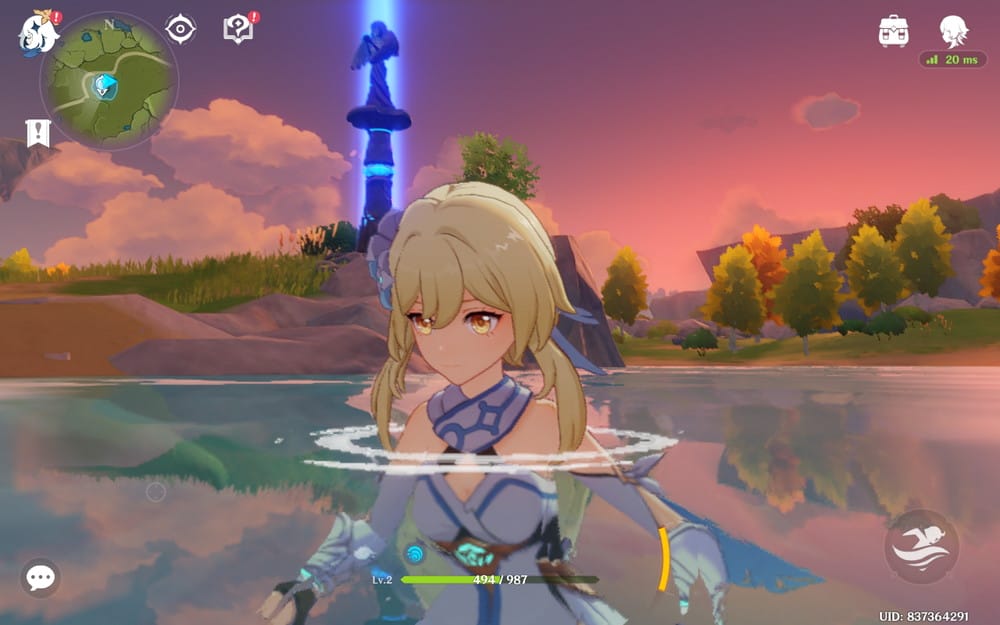Tap the swim sprint button

pyautogui.click(x=921, y=547)
